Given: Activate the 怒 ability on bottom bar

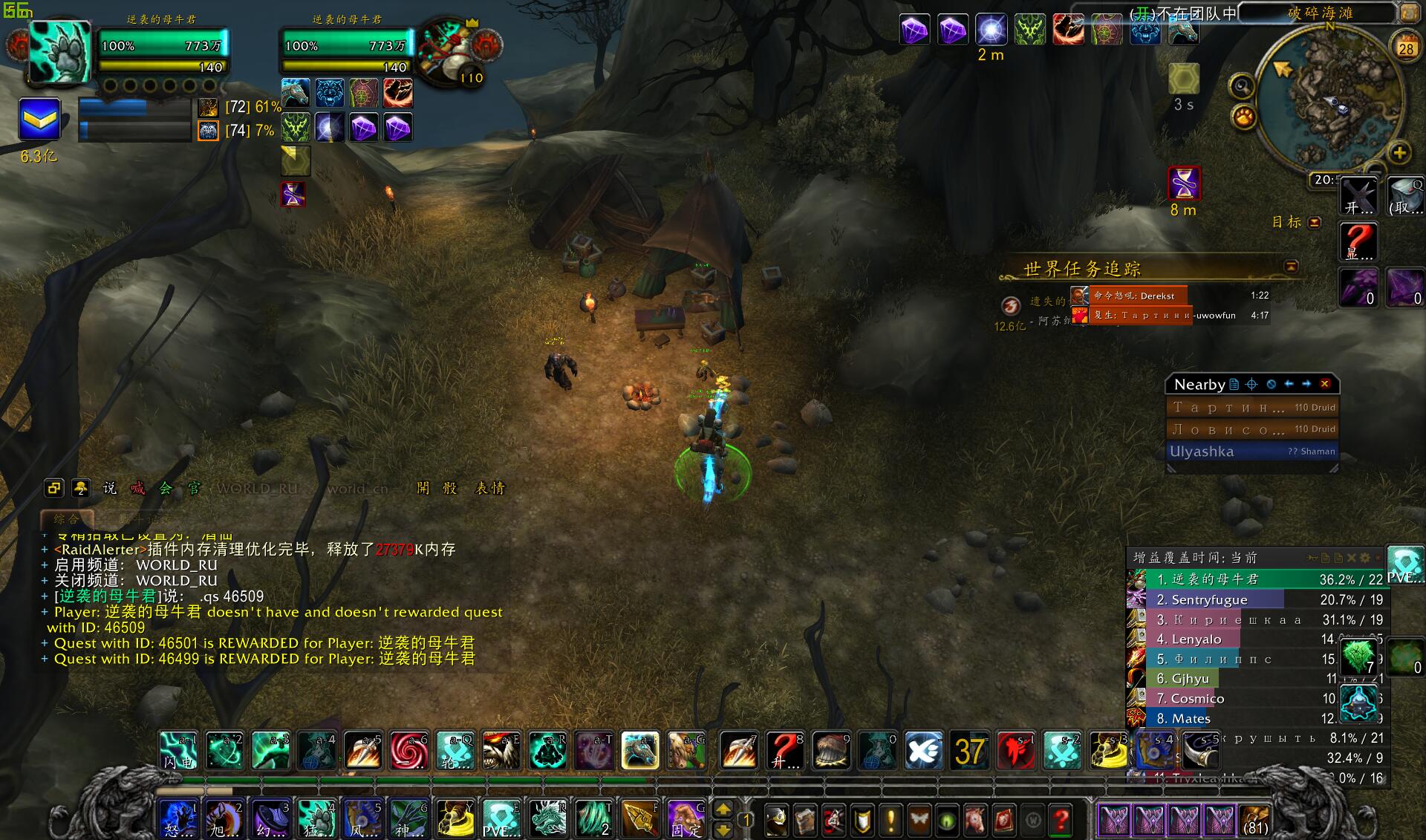Looking at the screenshot, I should pyautogui.click(x=178, y=818).
